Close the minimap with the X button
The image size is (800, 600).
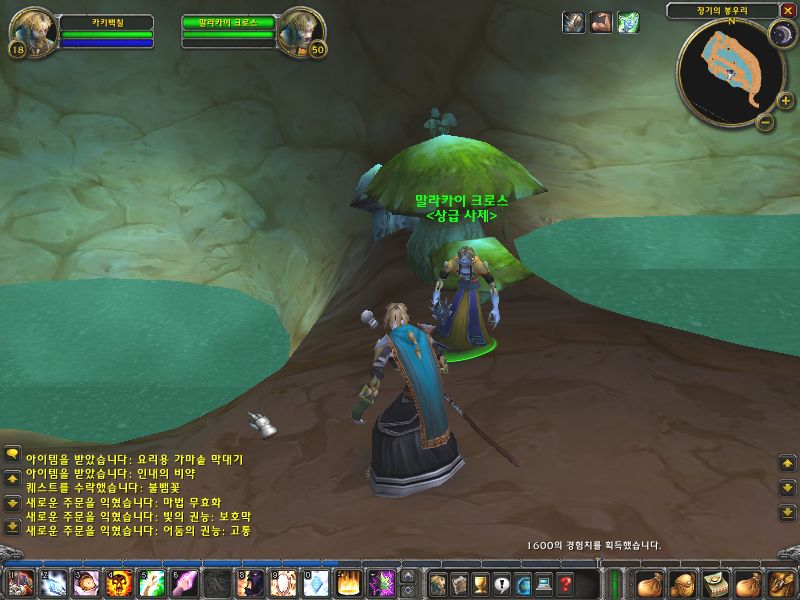tap(788, 10)
